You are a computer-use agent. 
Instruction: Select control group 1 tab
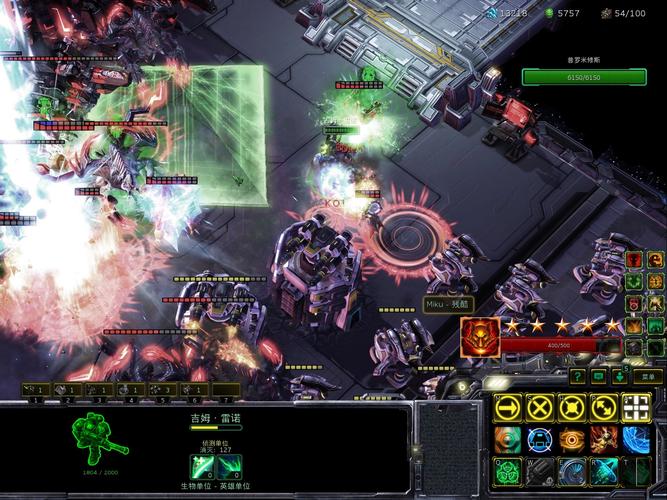click(x=34, y=390)
